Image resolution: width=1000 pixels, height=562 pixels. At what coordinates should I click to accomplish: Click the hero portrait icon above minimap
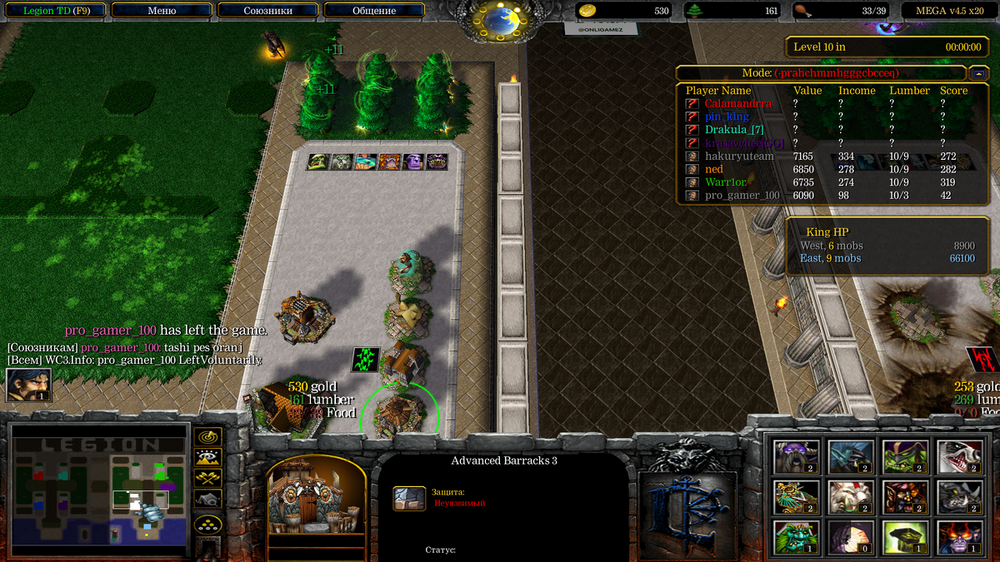pos(28,385)
